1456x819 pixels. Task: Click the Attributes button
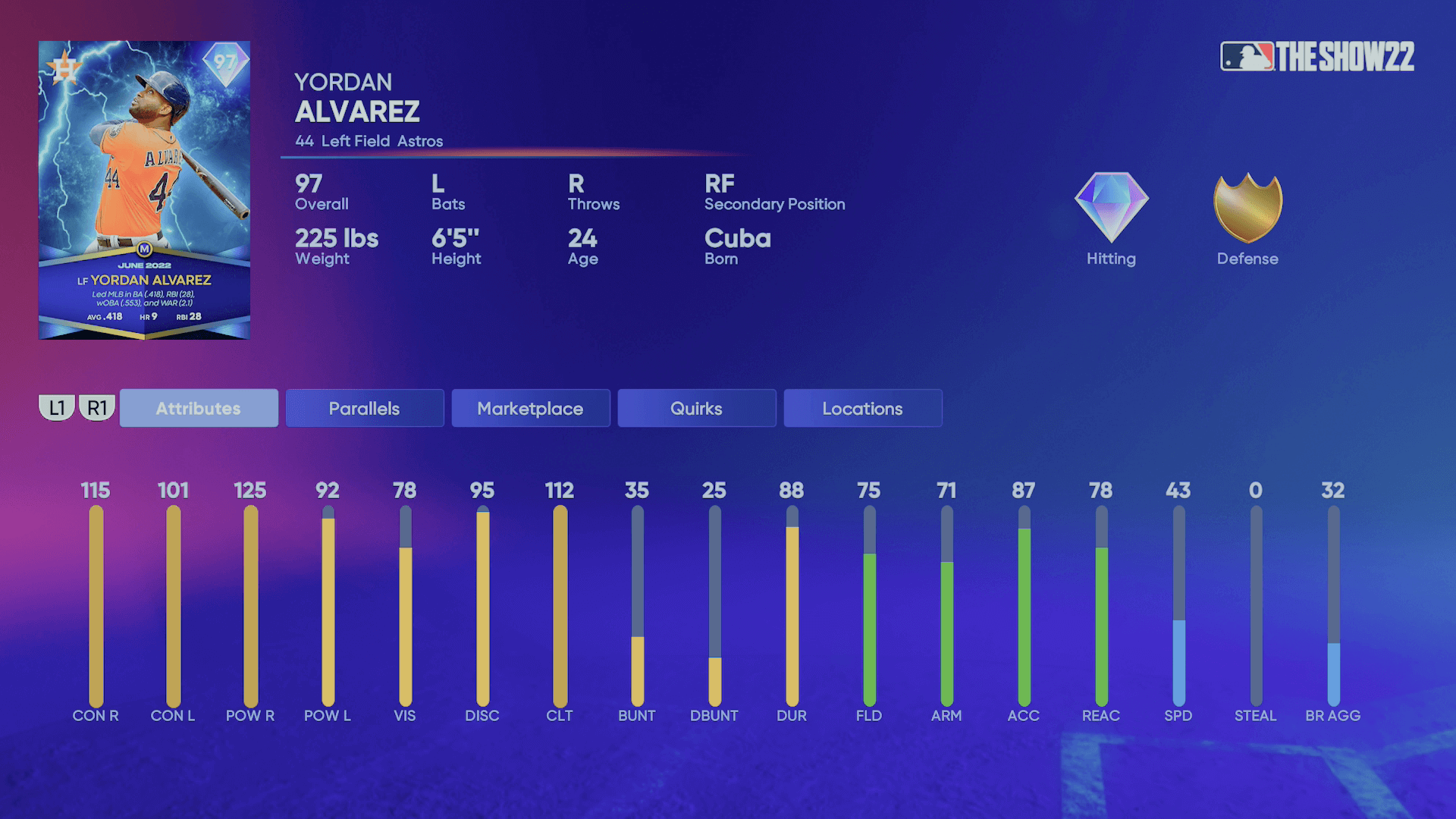[x=198, y=408]
